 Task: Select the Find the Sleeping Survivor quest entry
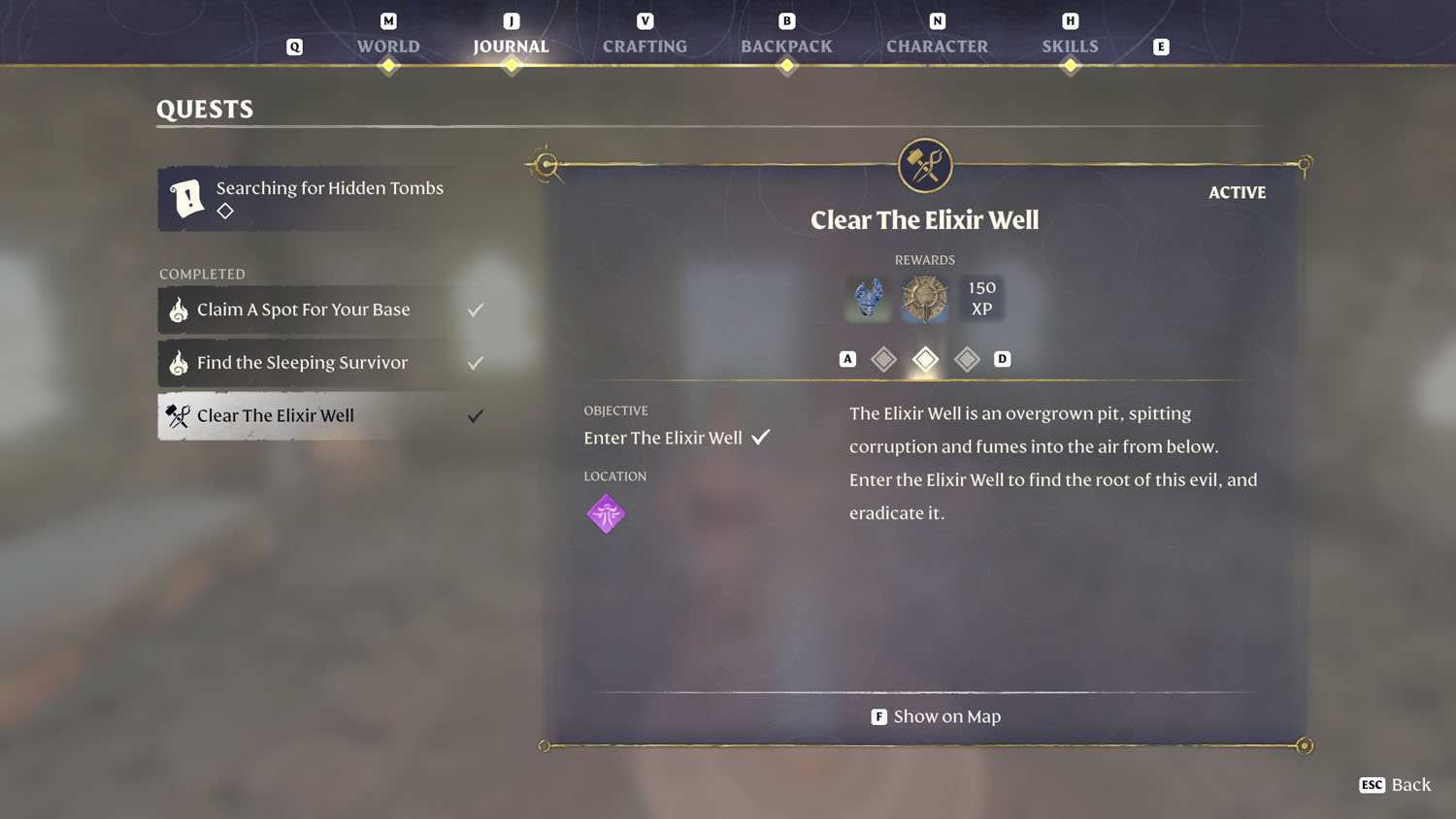click(303, 362)
